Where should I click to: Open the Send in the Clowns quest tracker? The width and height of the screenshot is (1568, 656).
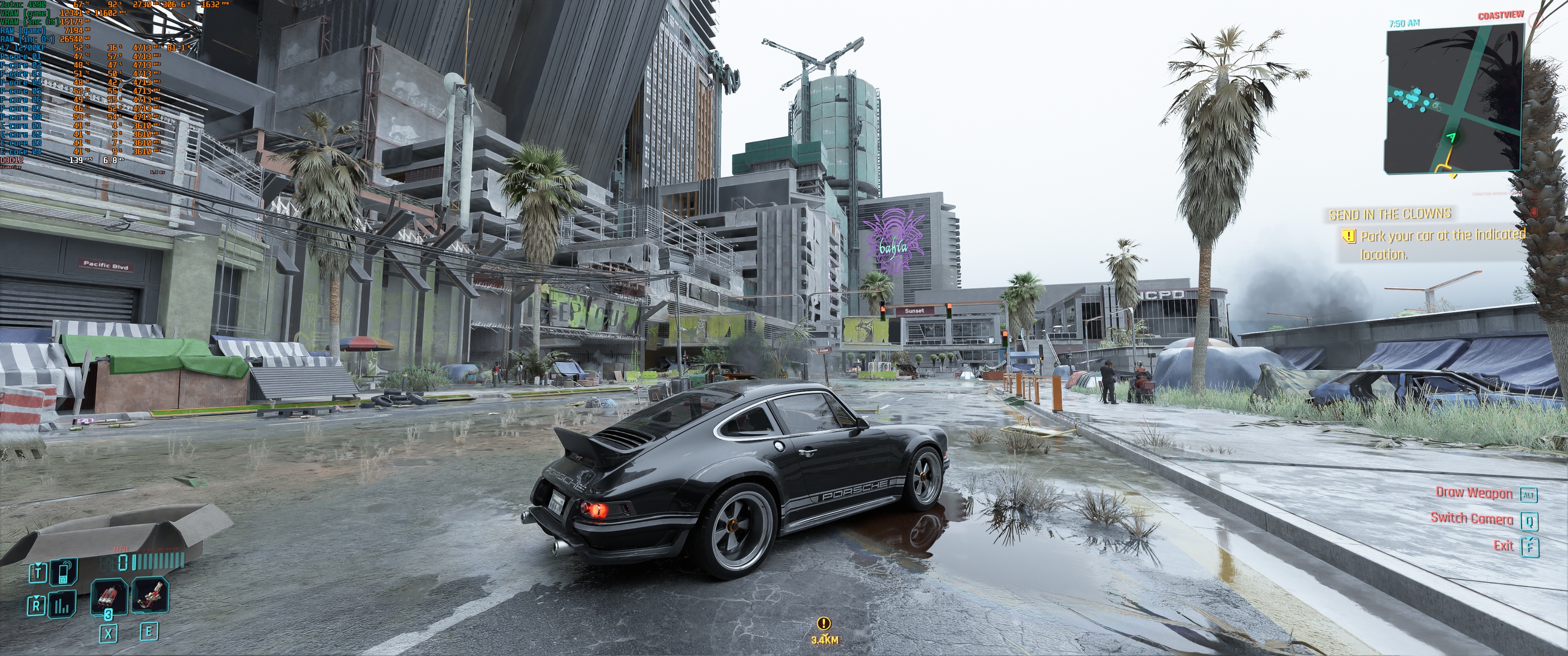1390,214
